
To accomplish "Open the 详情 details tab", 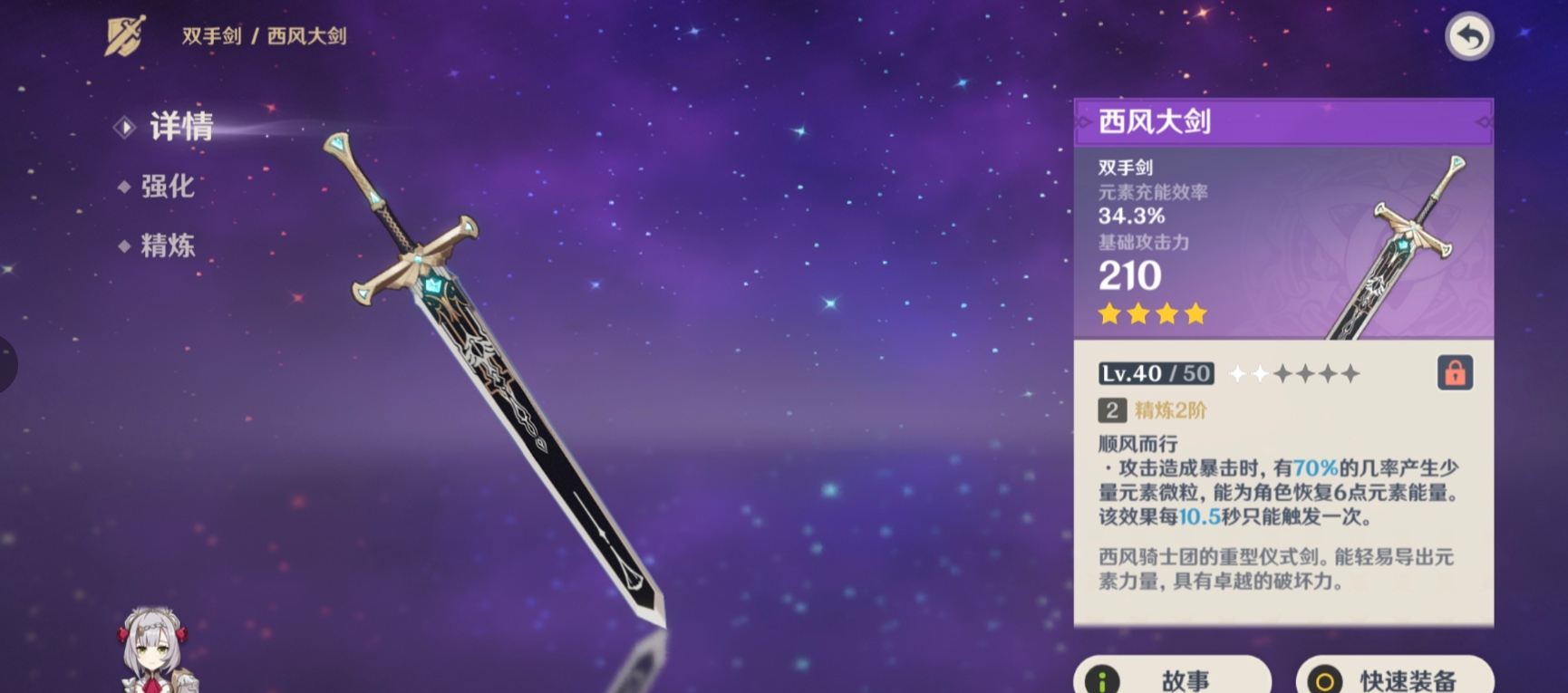I will tap(180, 127).
